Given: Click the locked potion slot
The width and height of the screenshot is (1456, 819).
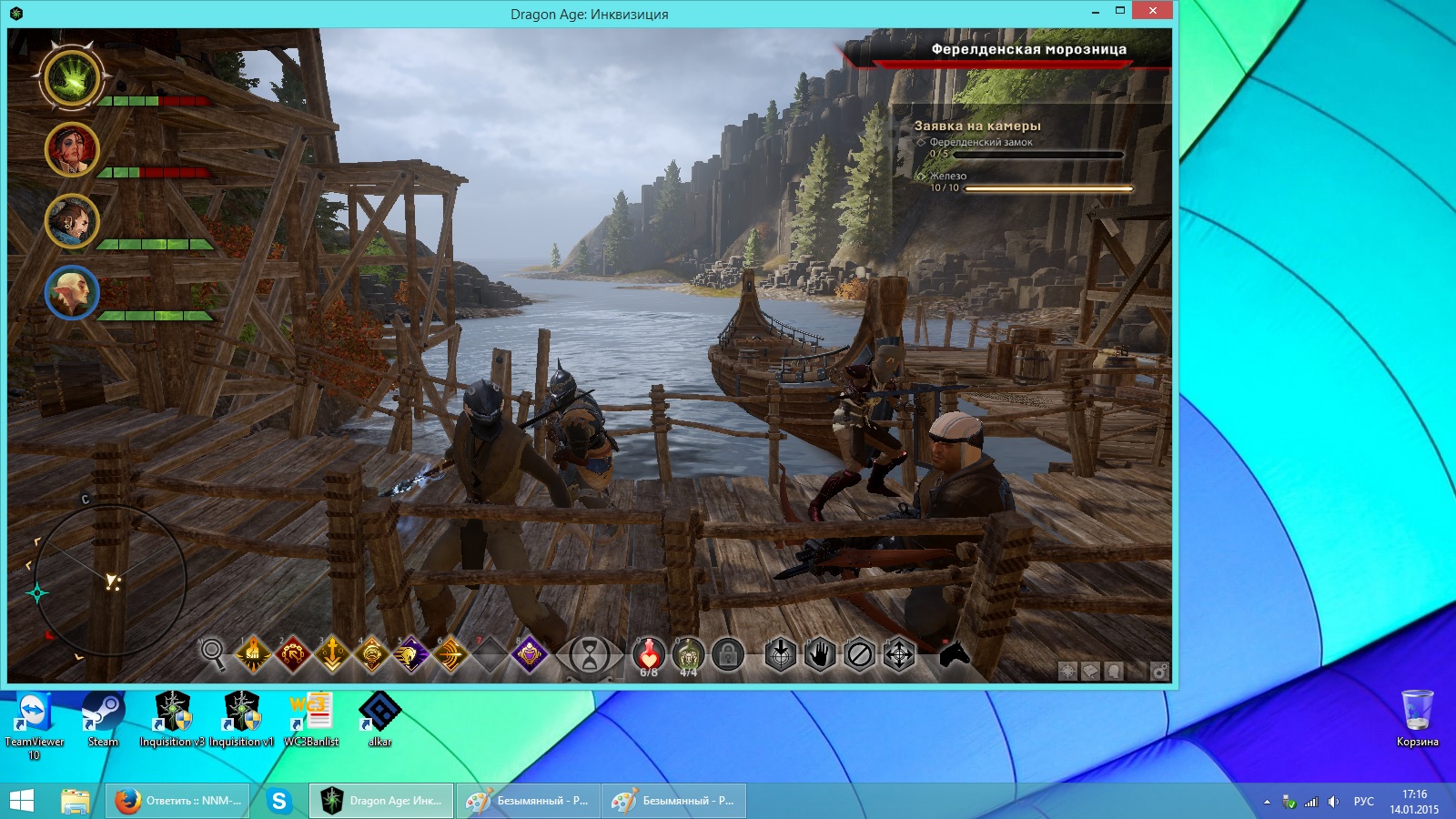Looking at the screenshot, I should pyautogui.click(x=728, y=654).
